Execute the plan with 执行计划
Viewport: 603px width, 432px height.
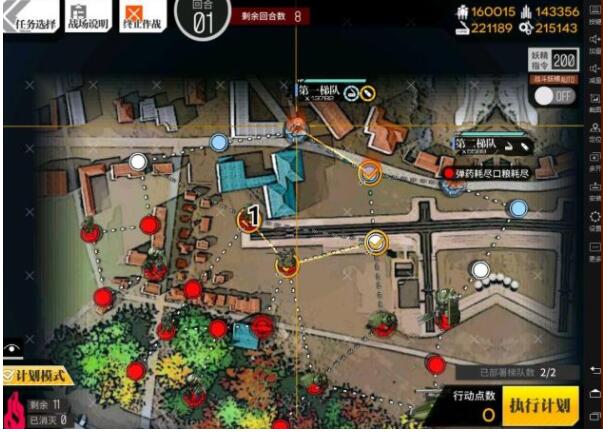tap(539, 405)
